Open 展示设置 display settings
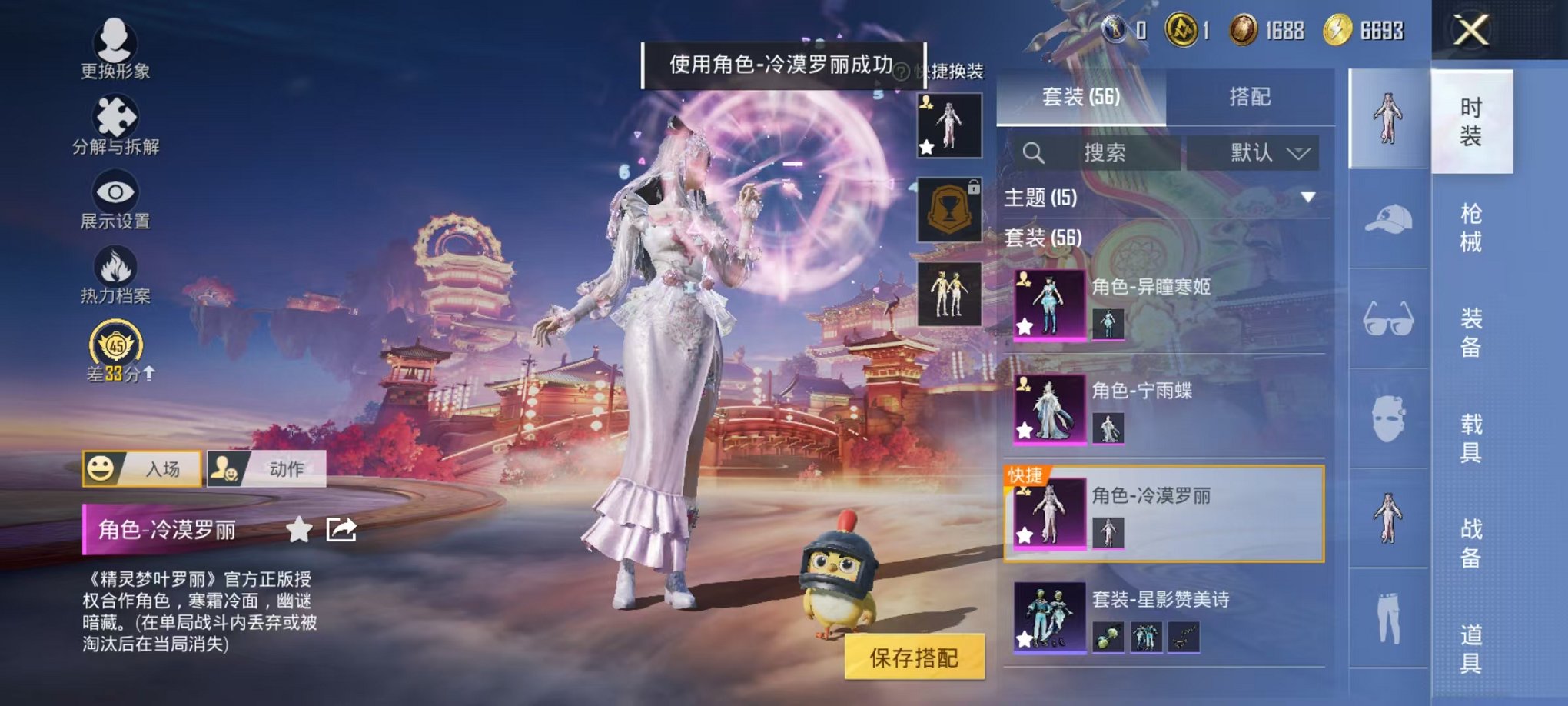 click(115, 200)
